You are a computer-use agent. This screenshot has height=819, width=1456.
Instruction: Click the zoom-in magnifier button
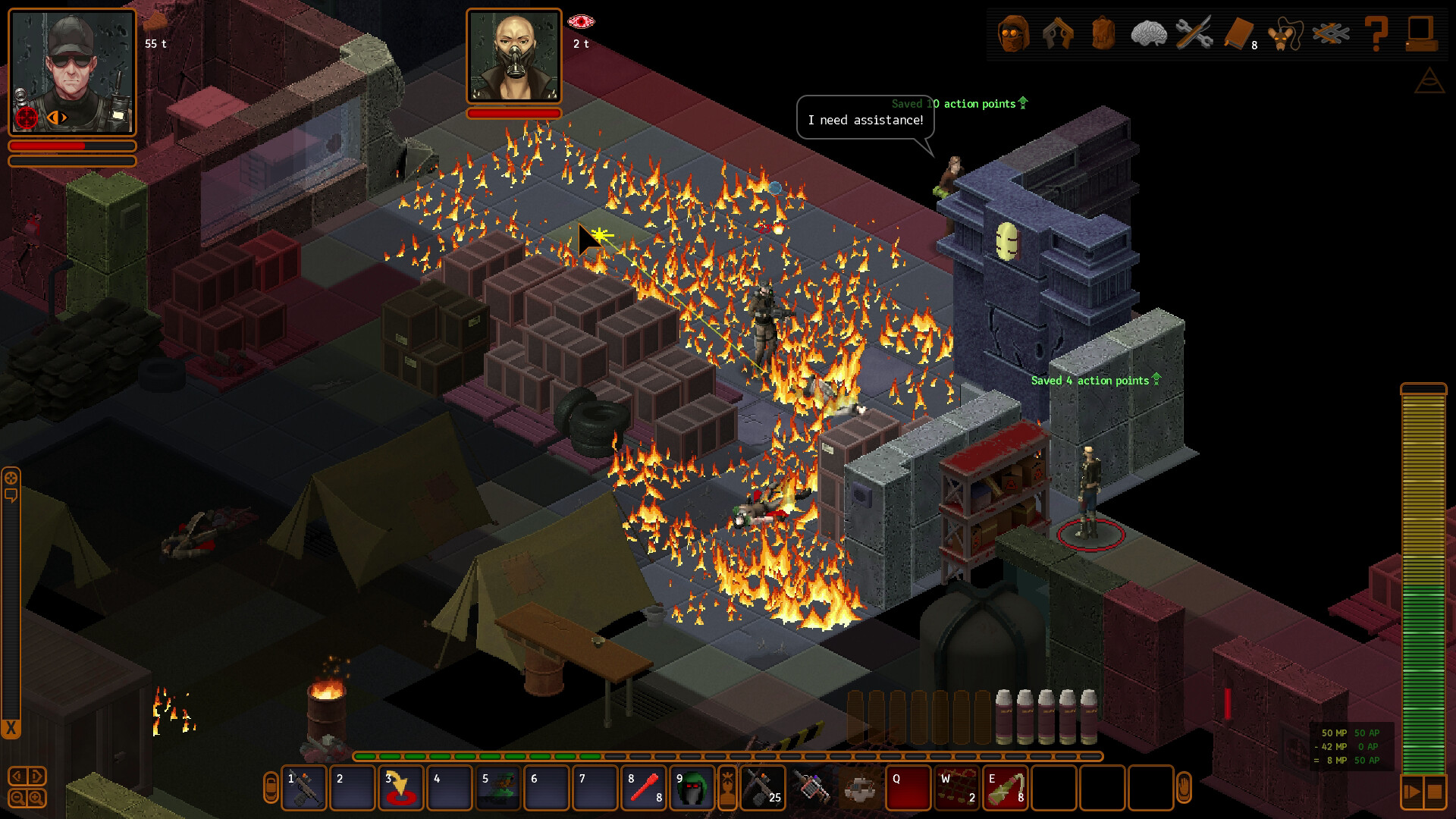point(36,798)
